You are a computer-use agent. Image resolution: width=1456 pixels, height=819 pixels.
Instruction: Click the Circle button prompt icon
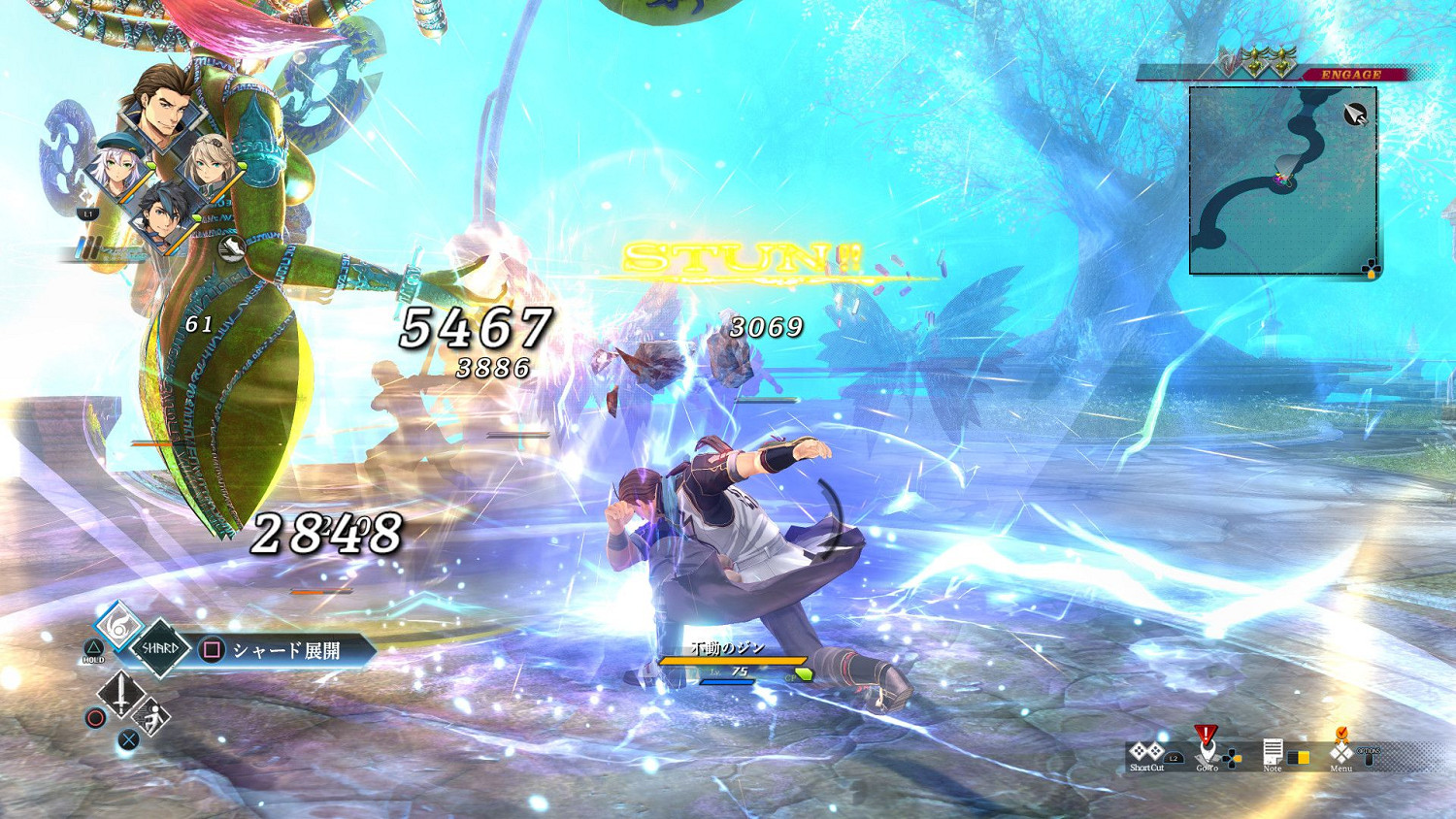[x=94, y=717]
